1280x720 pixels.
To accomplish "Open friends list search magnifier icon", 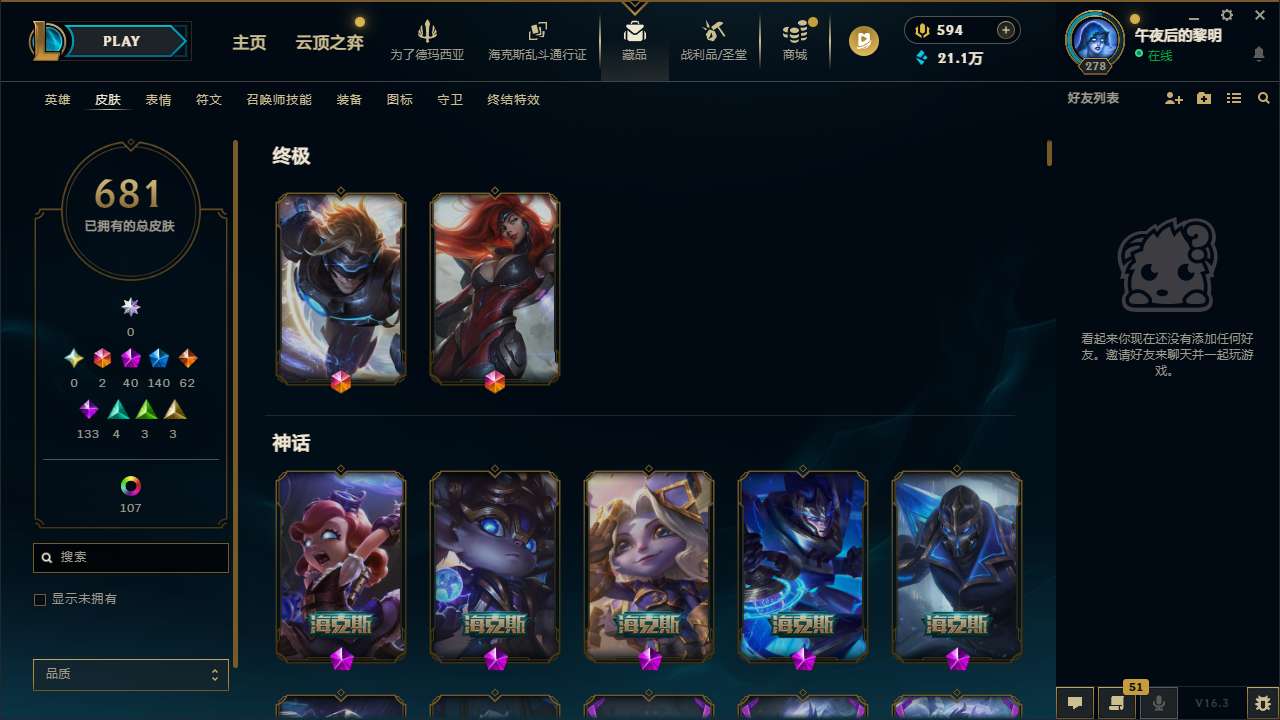I will coord(1263,98).
